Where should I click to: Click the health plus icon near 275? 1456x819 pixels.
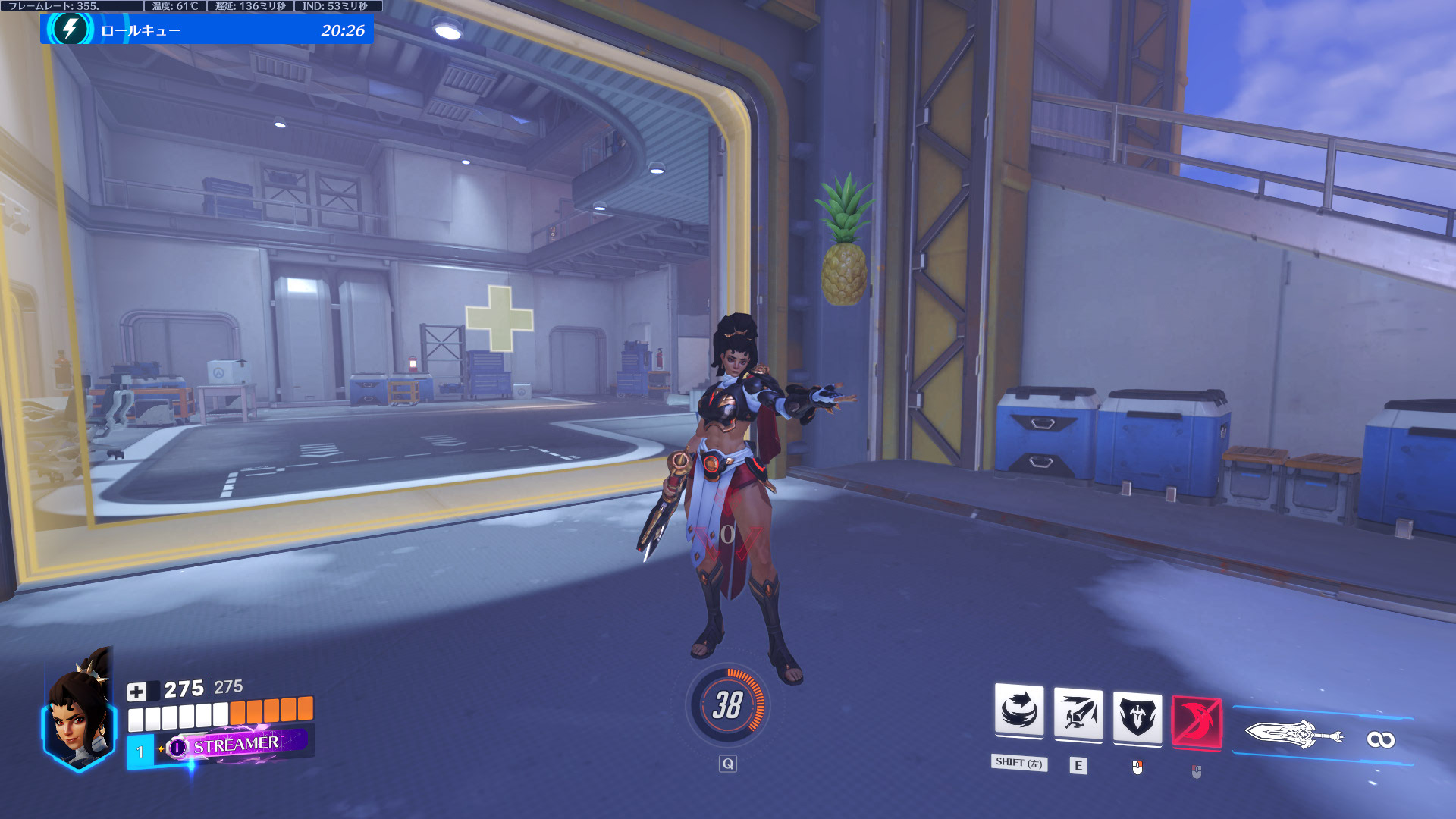[139, 691]
